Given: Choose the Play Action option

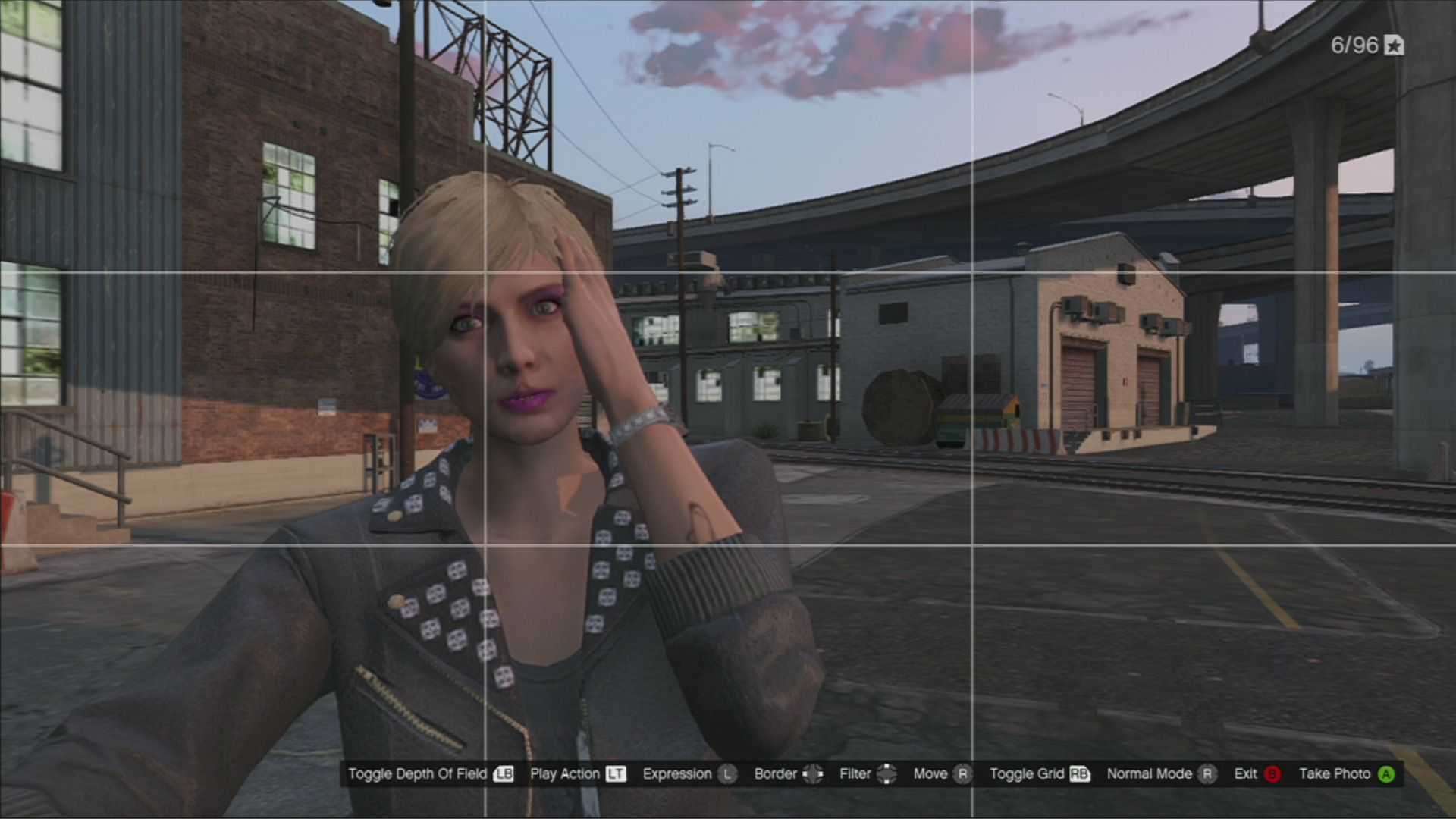Looking at the screenshot, I should point(577,774).
